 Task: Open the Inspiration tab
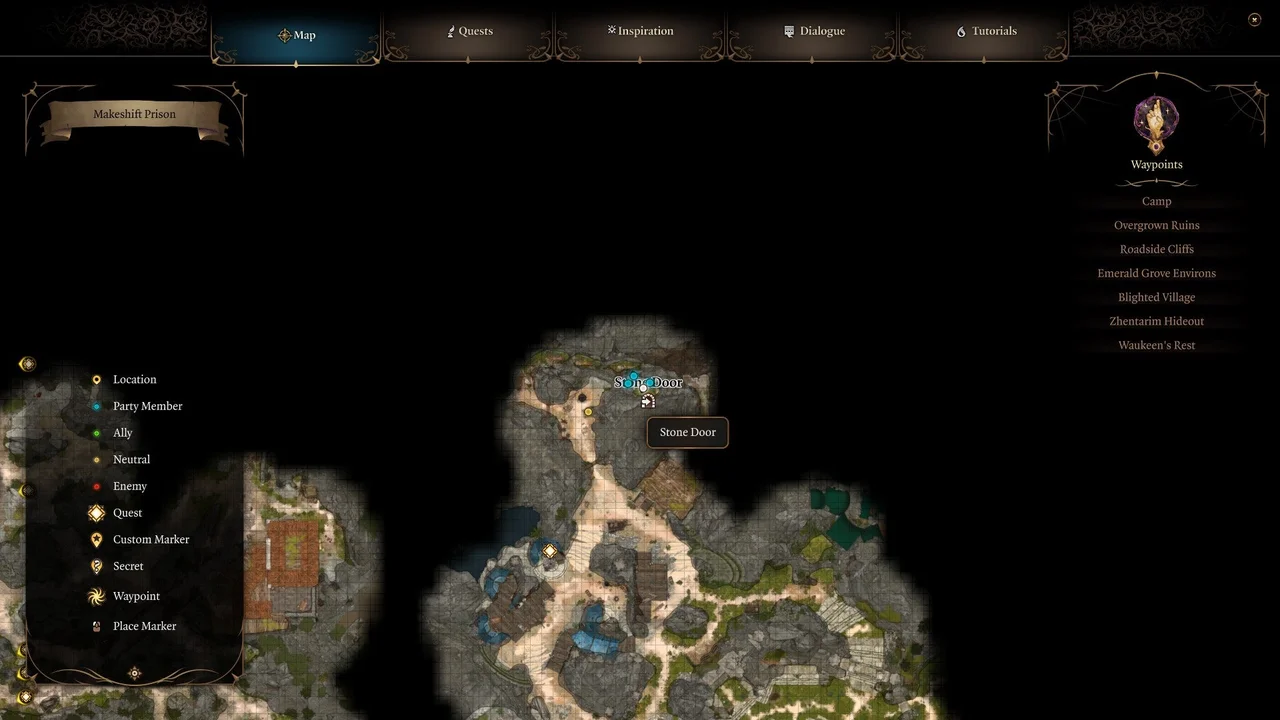click(x=640, y=31)
